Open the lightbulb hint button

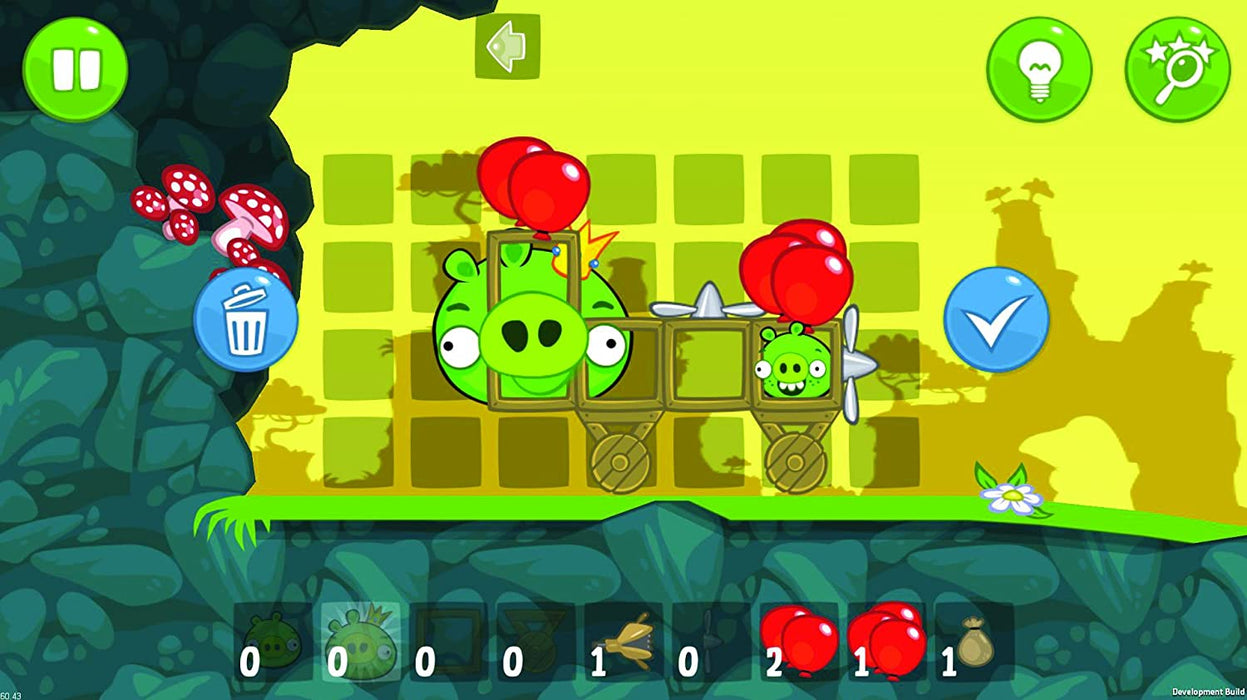pos(1038,69)
